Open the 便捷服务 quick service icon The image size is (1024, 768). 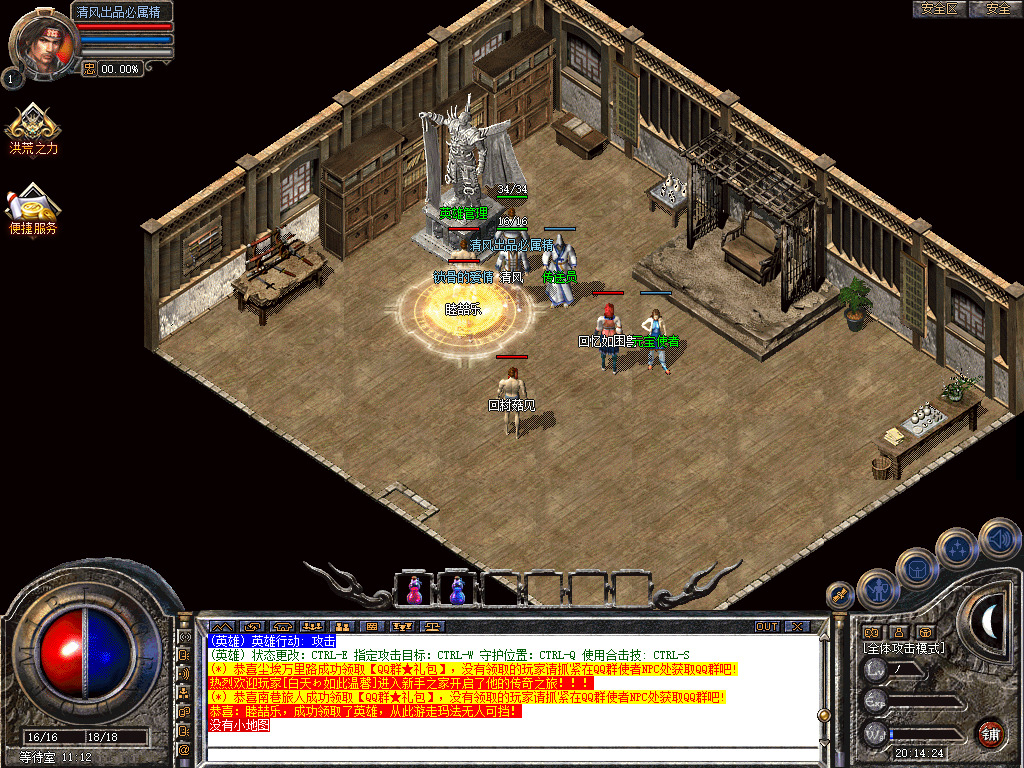pyautogui.click(x=34, y=207)
